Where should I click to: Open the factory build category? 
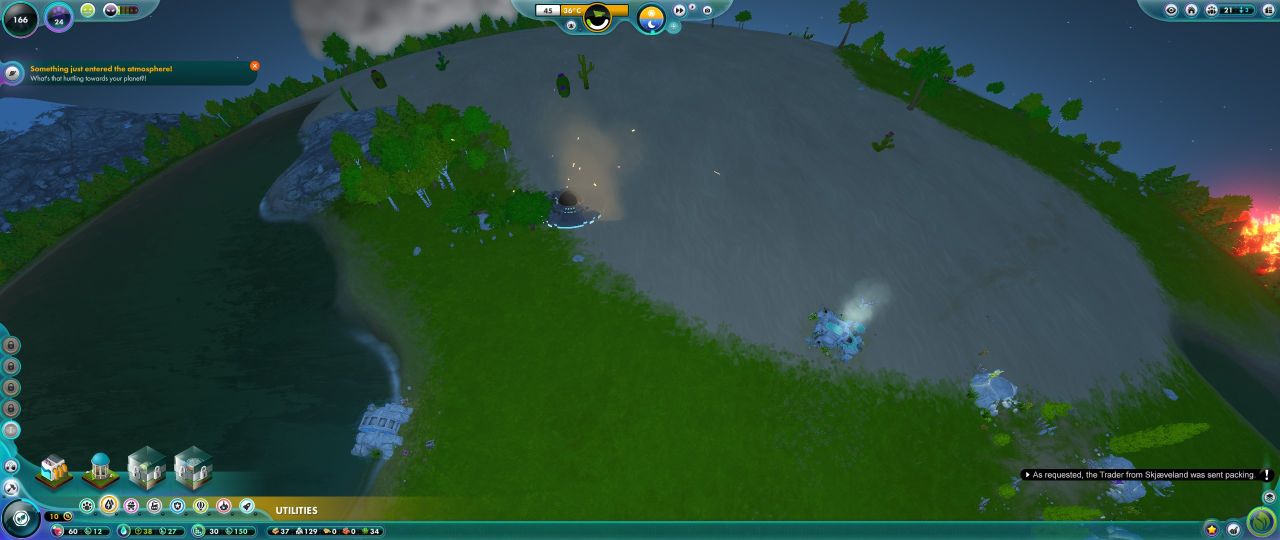(155, 506)
